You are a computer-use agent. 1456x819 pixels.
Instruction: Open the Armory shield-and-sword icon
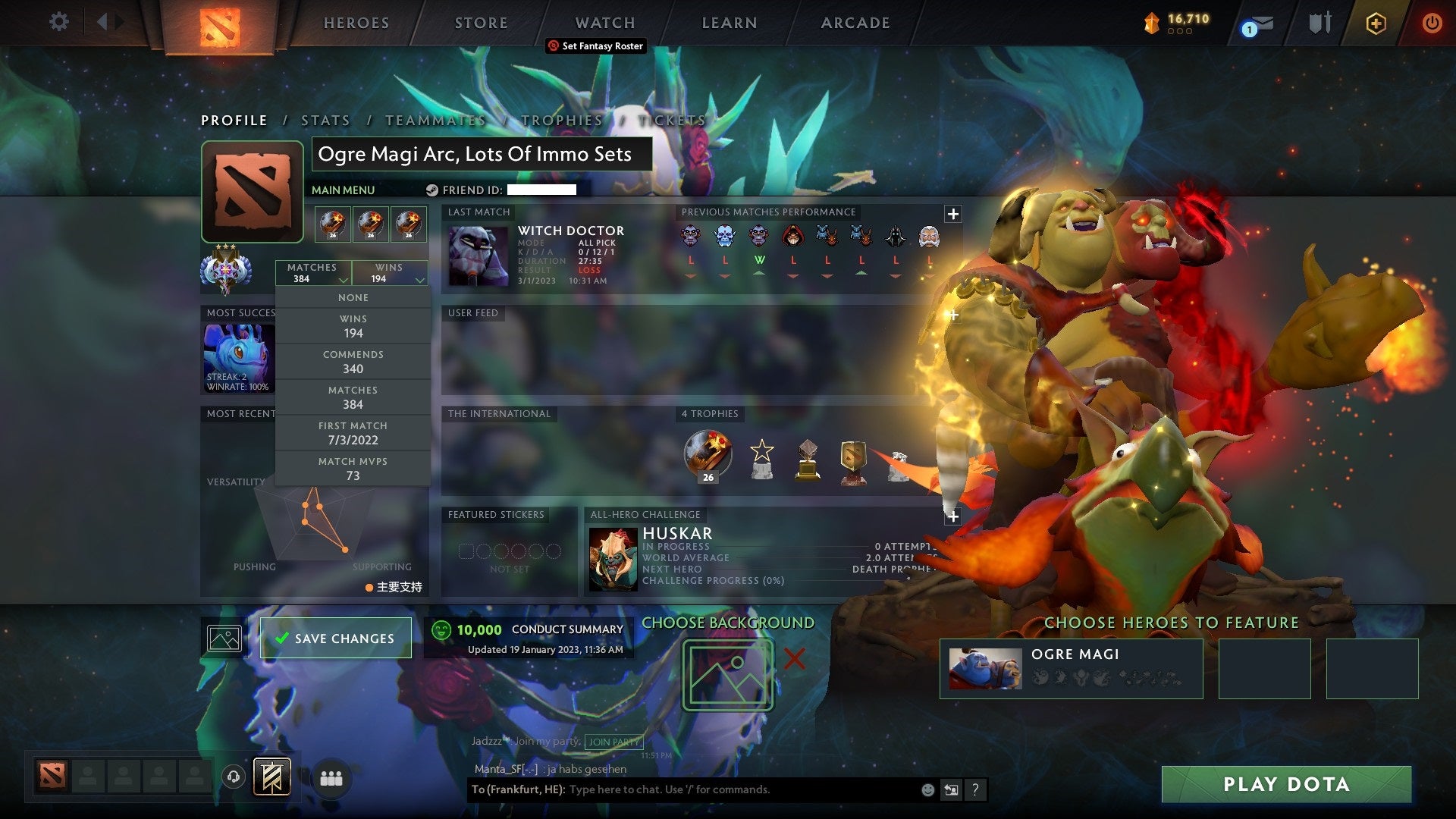pyautogui.click(x=1319, y=23)
